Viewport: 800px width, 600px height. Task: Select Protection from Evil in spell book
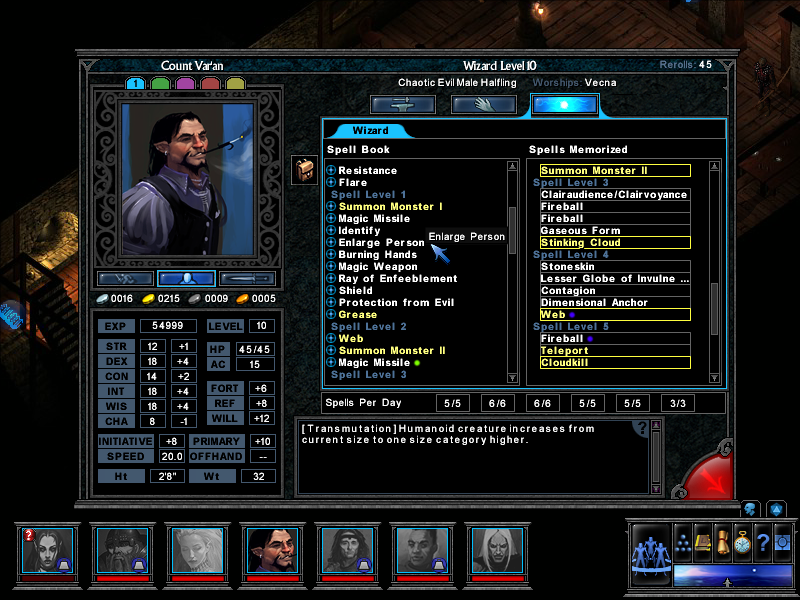point(396,303)
